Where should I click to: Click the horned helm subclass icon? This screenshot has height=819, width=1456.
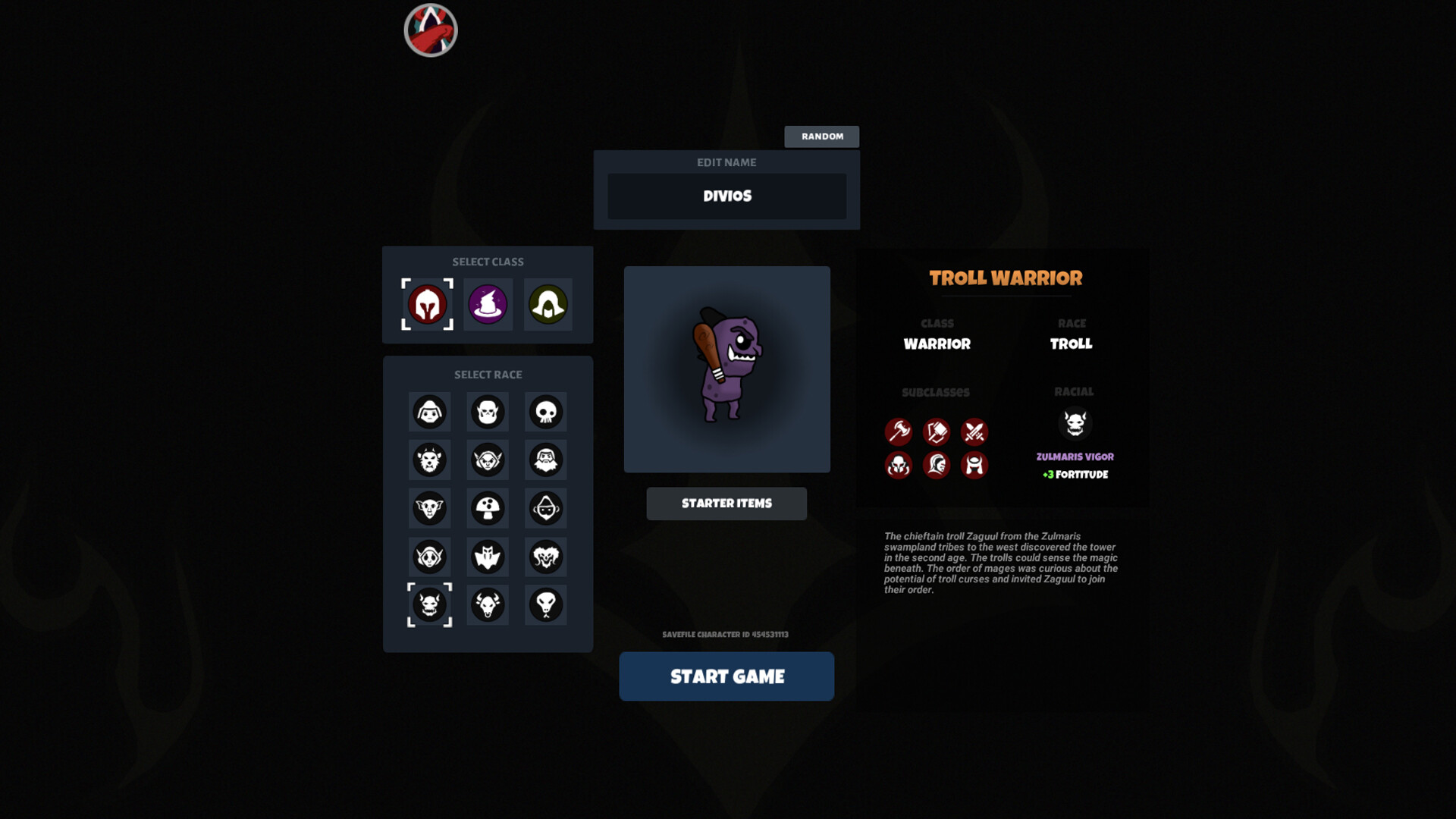[x=974, y=465]
